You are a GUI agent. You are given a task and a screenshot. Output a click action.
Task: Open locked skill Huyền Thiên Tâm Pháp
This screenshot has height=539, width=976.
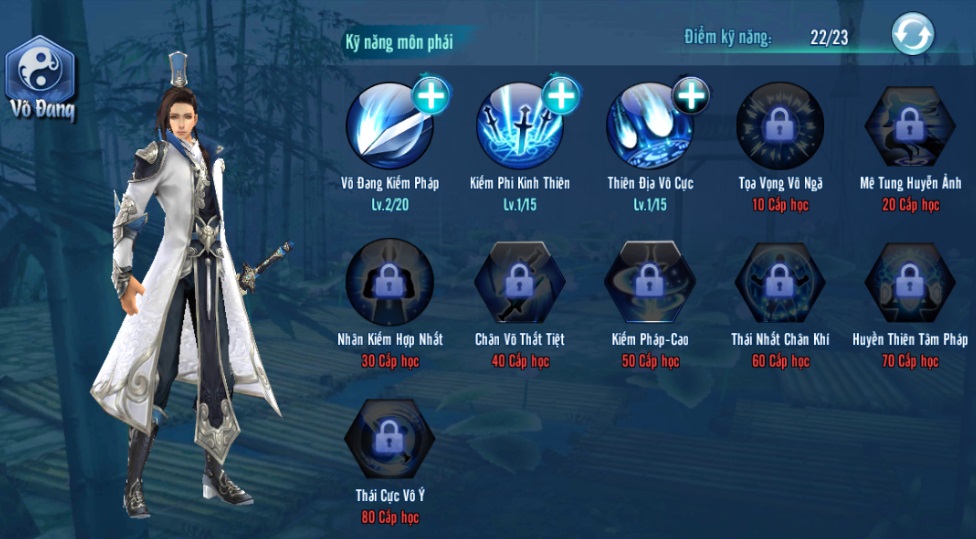pyautogui.click(x=909, y=281)
